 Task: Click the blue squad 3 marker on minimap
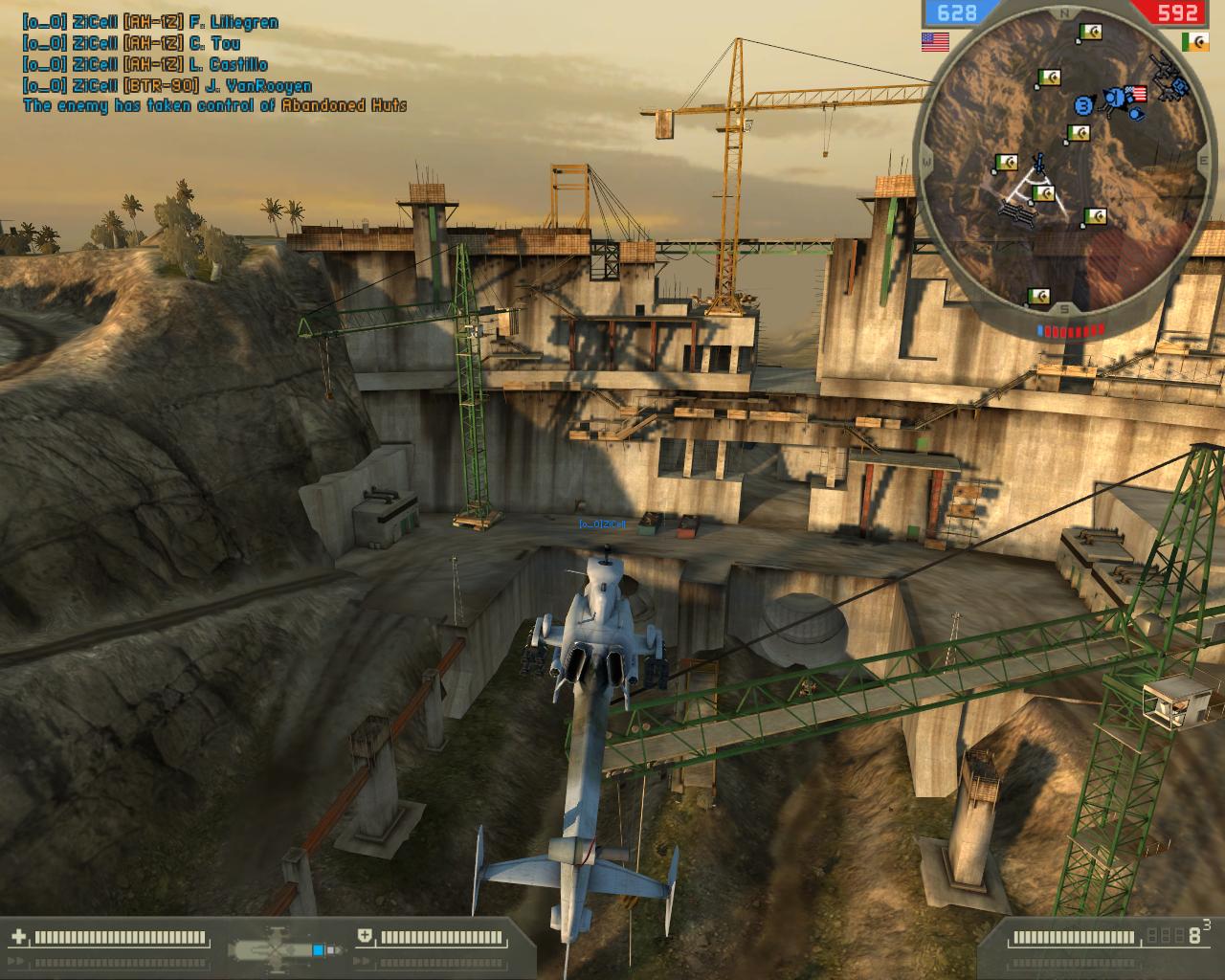point(1084,104)
